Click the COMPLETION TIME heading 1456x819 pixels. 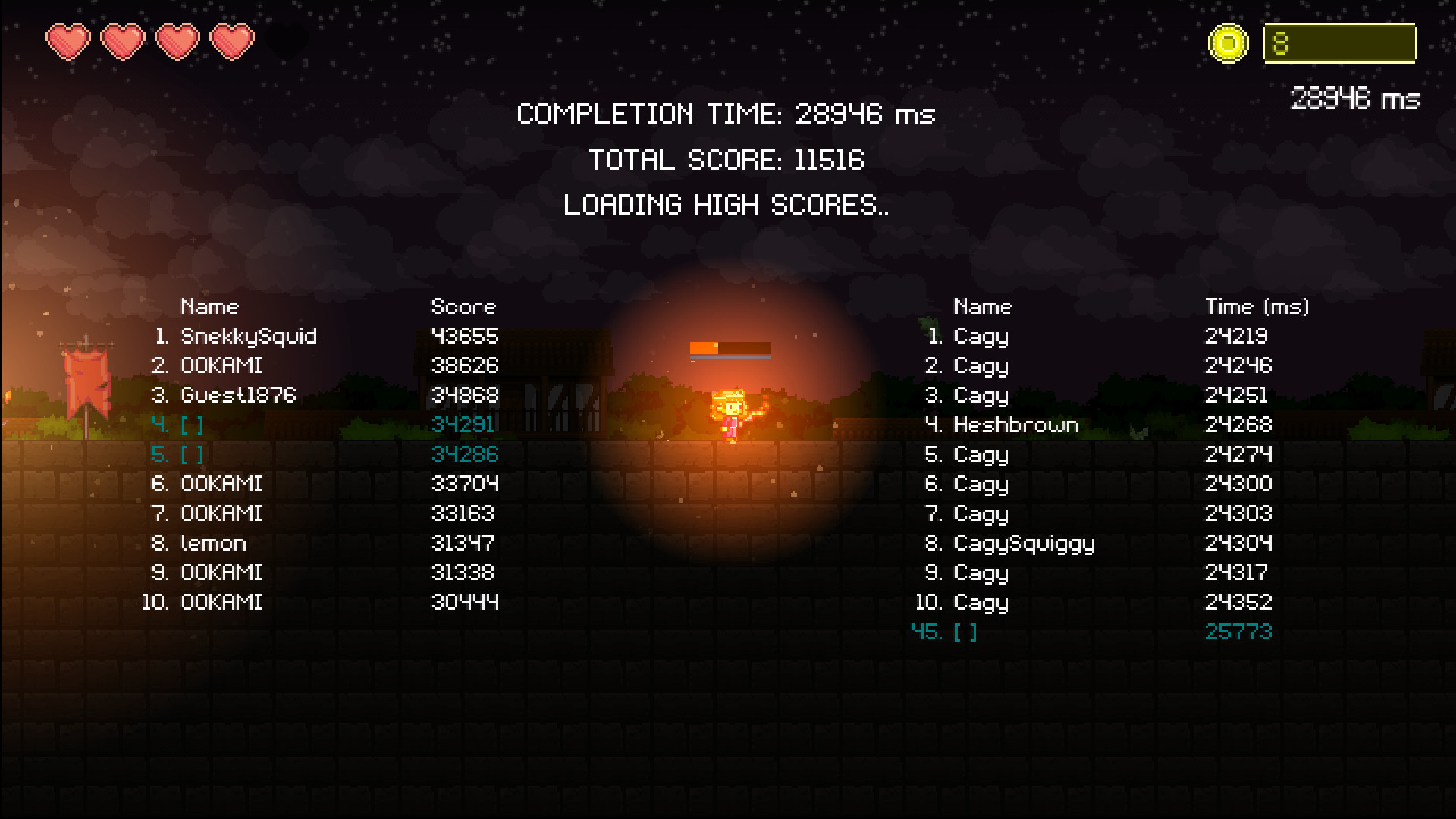[725, 115]
